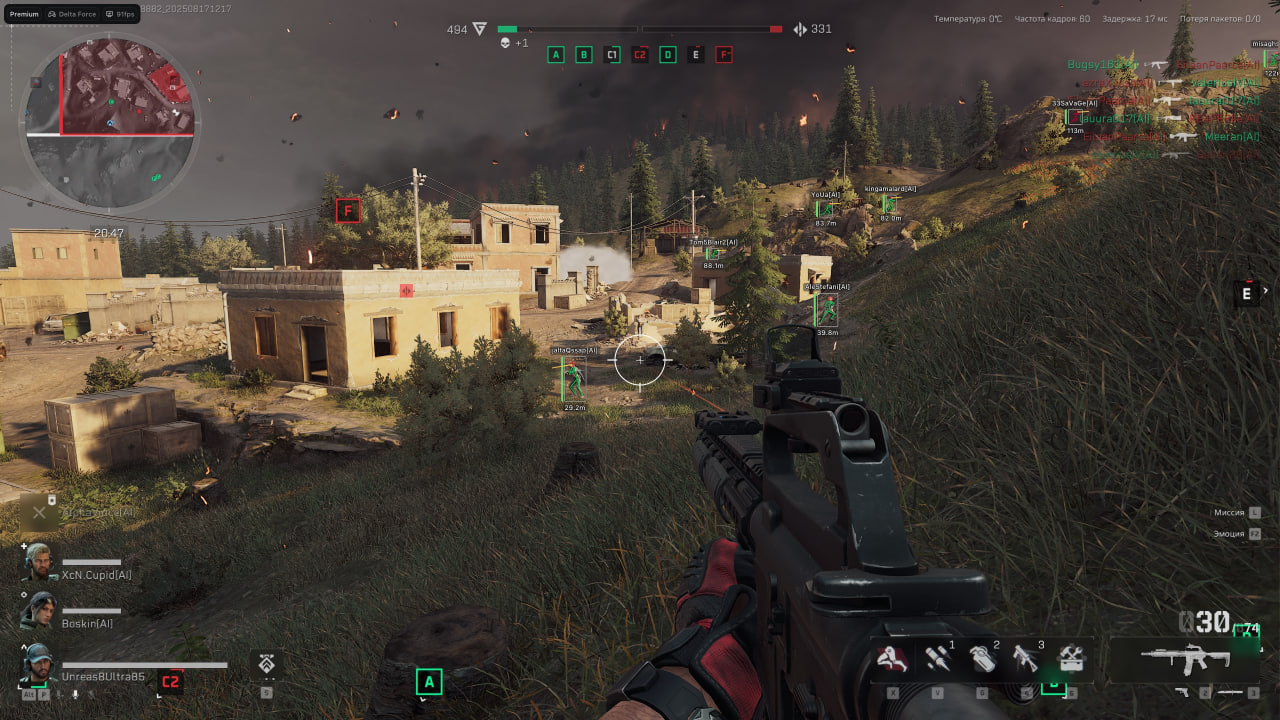
Task: Dismiss the AlphaVoice notification with the X
Action: point(39,512)
